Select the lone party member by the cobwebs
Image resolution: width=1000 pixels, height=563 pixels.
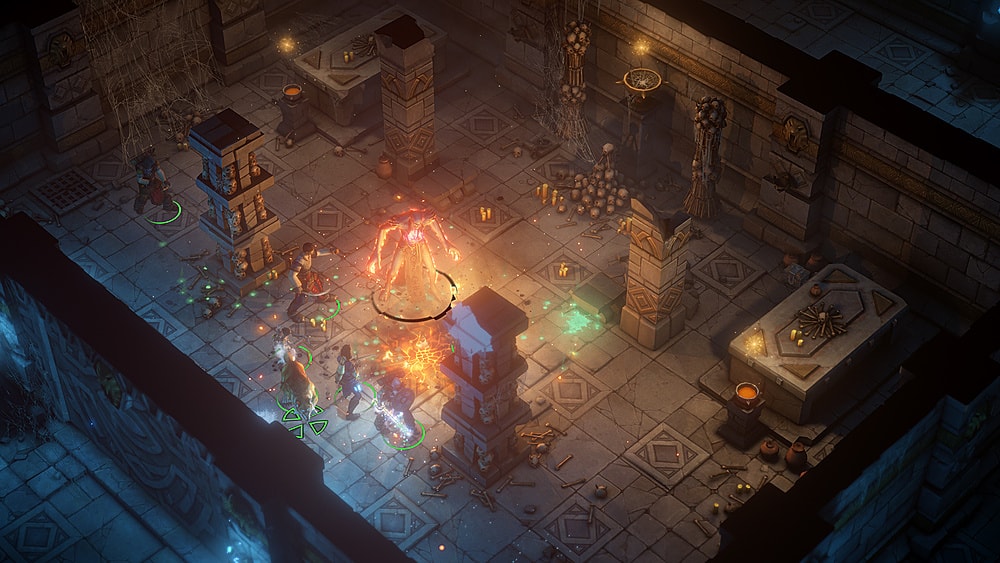click(150, 182)
